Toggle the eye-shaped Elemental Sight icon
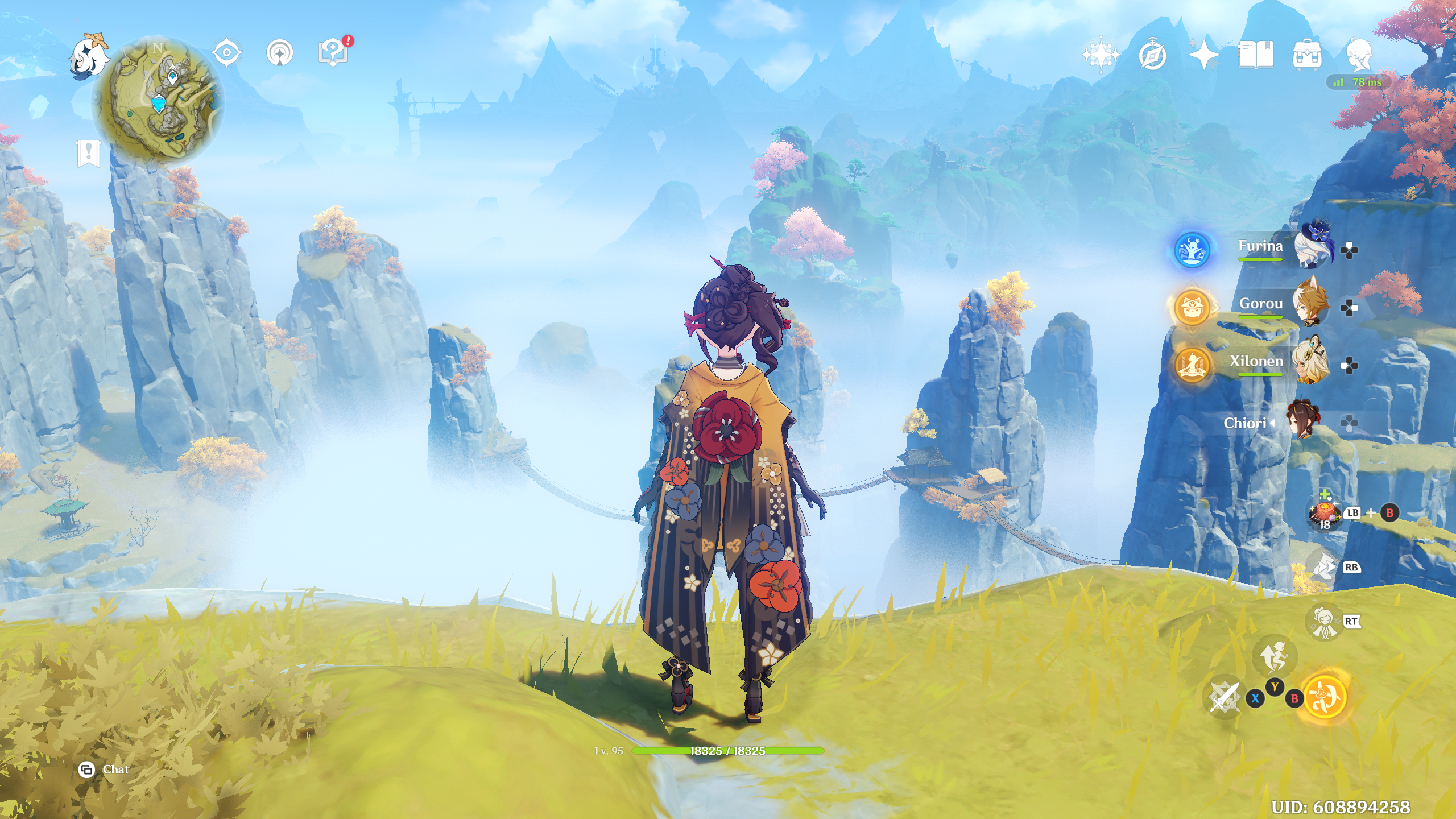Viewport: 1456px width, 819px height. 226,53
